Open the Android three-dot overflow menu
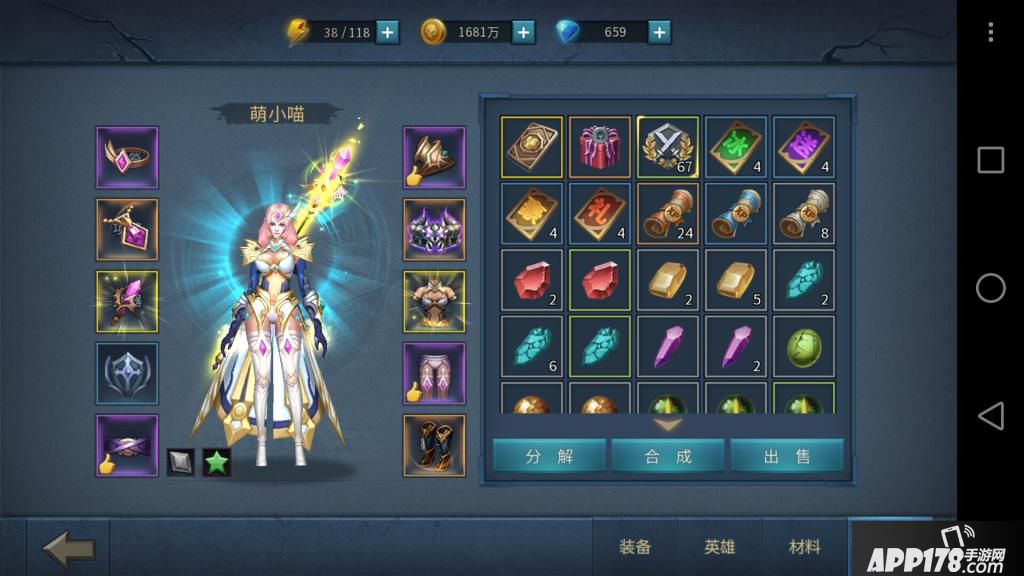This screenshot has height=576, width=1024. point(990,32)
